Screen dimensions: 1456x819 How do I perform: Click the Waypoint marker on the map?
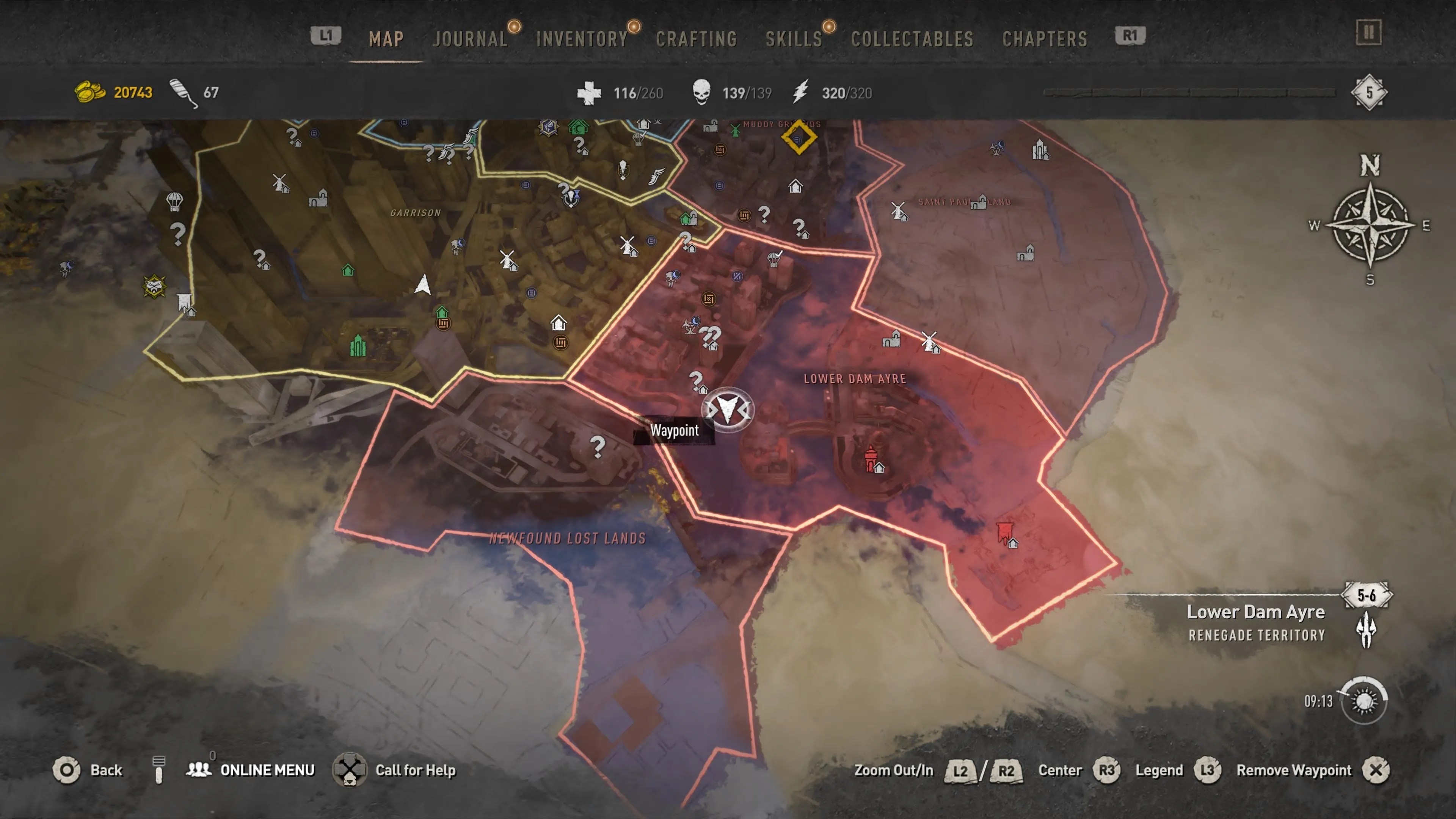coord(728,409)
